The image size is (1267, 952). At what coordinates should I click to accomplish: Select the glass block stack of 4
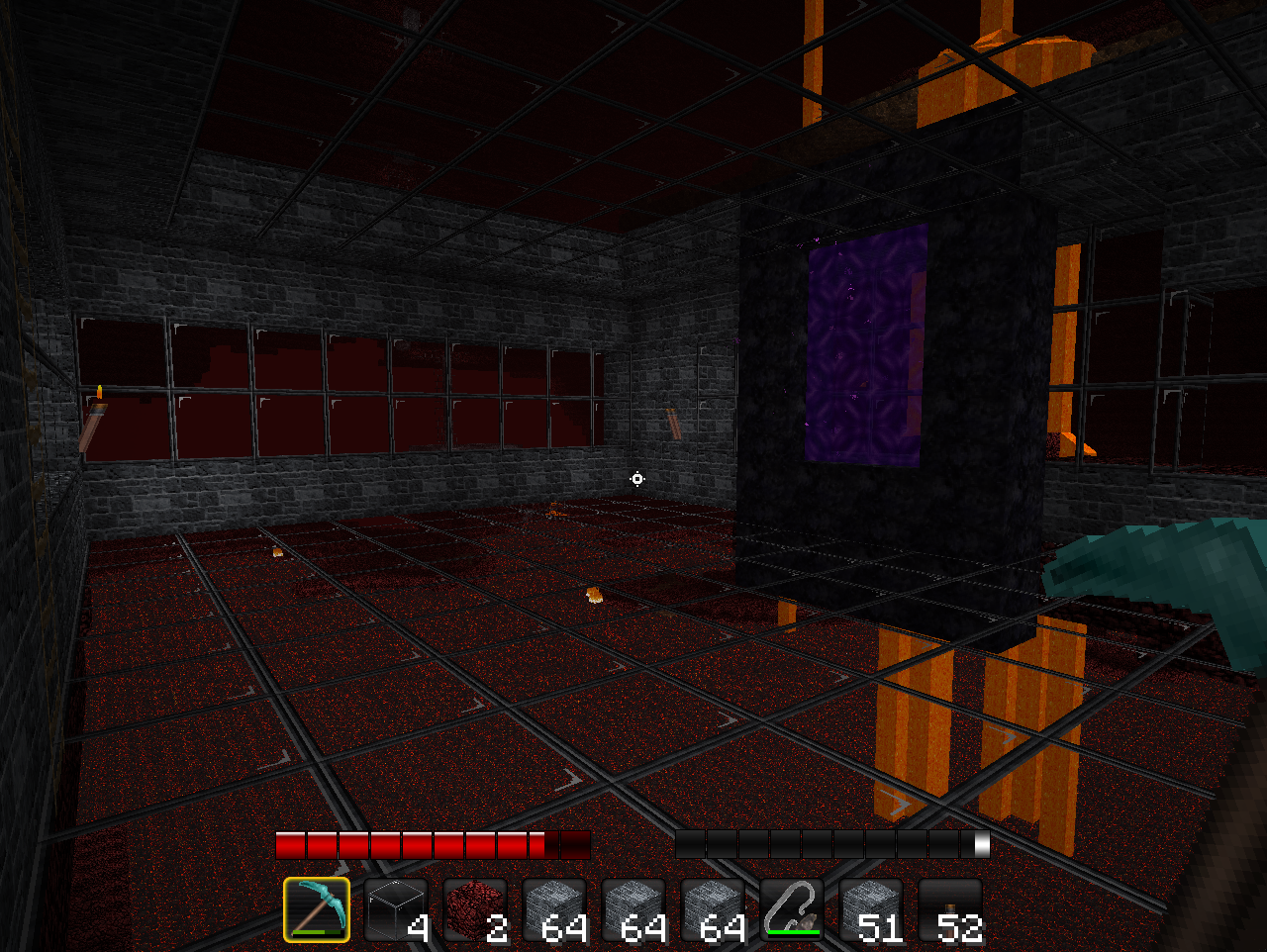tap(396, 909)
